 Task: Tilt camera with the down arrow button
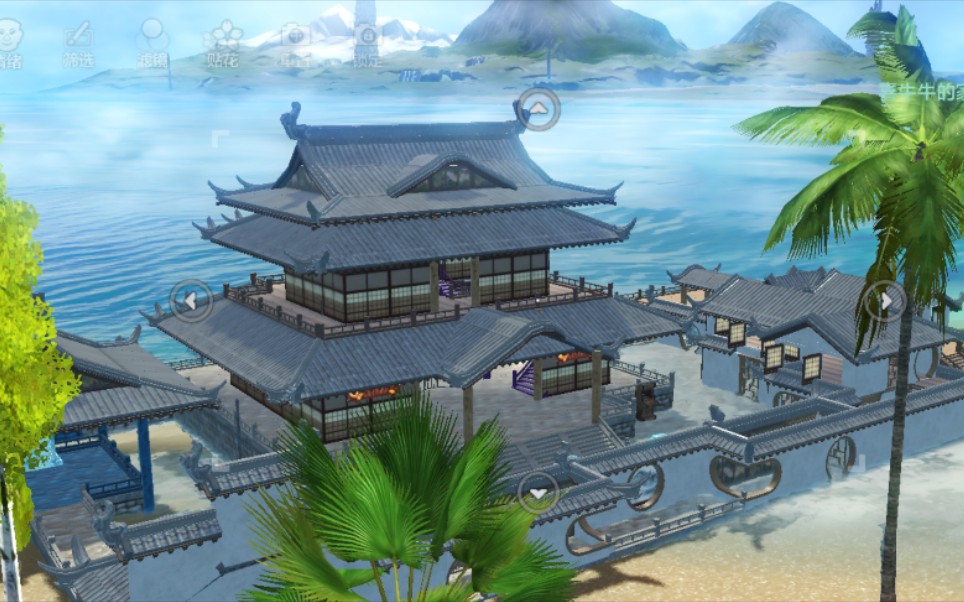[538, 492]
